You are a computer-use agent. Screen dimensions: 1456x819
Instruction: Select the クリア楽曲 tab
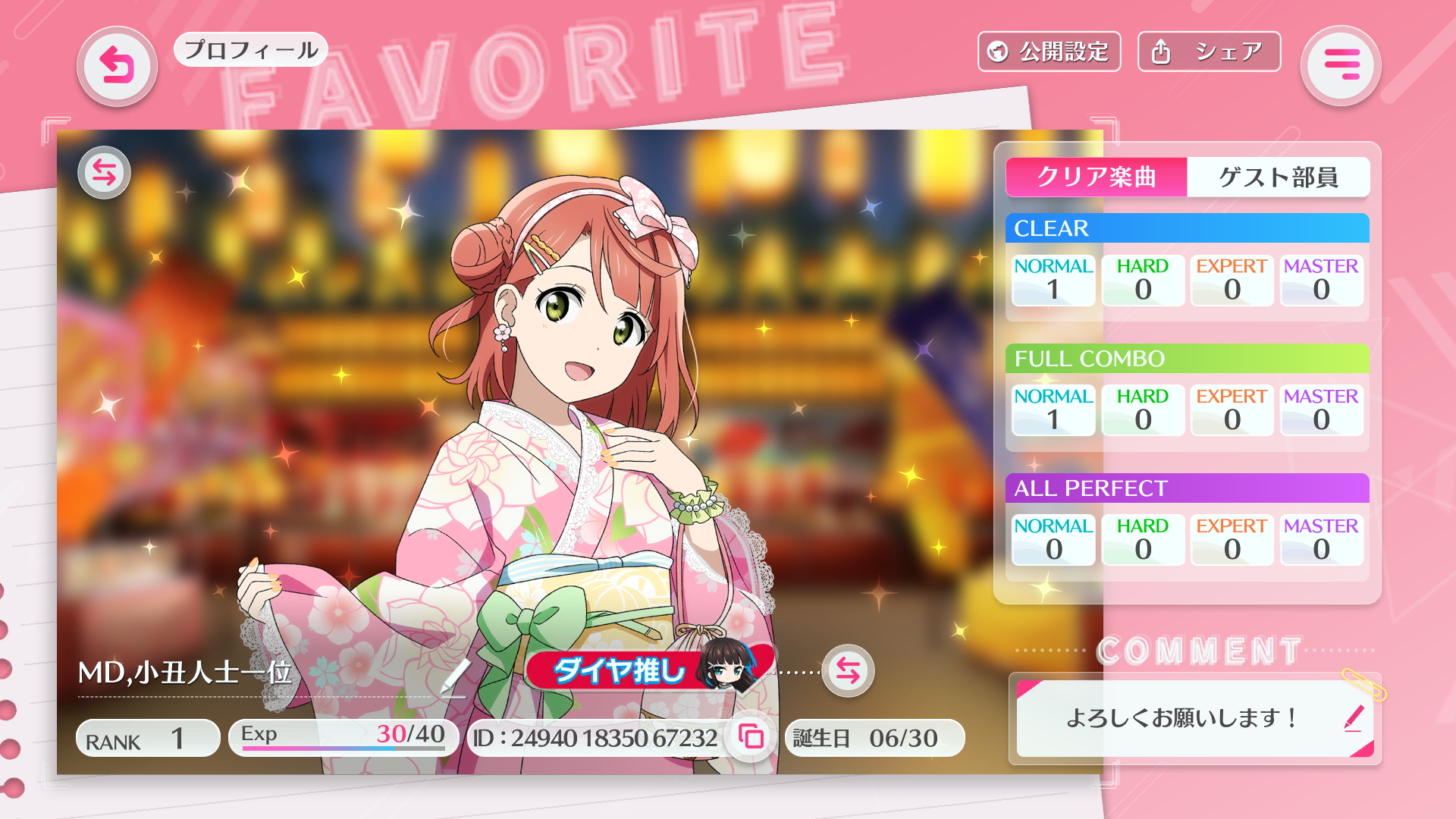point(1096,177)
